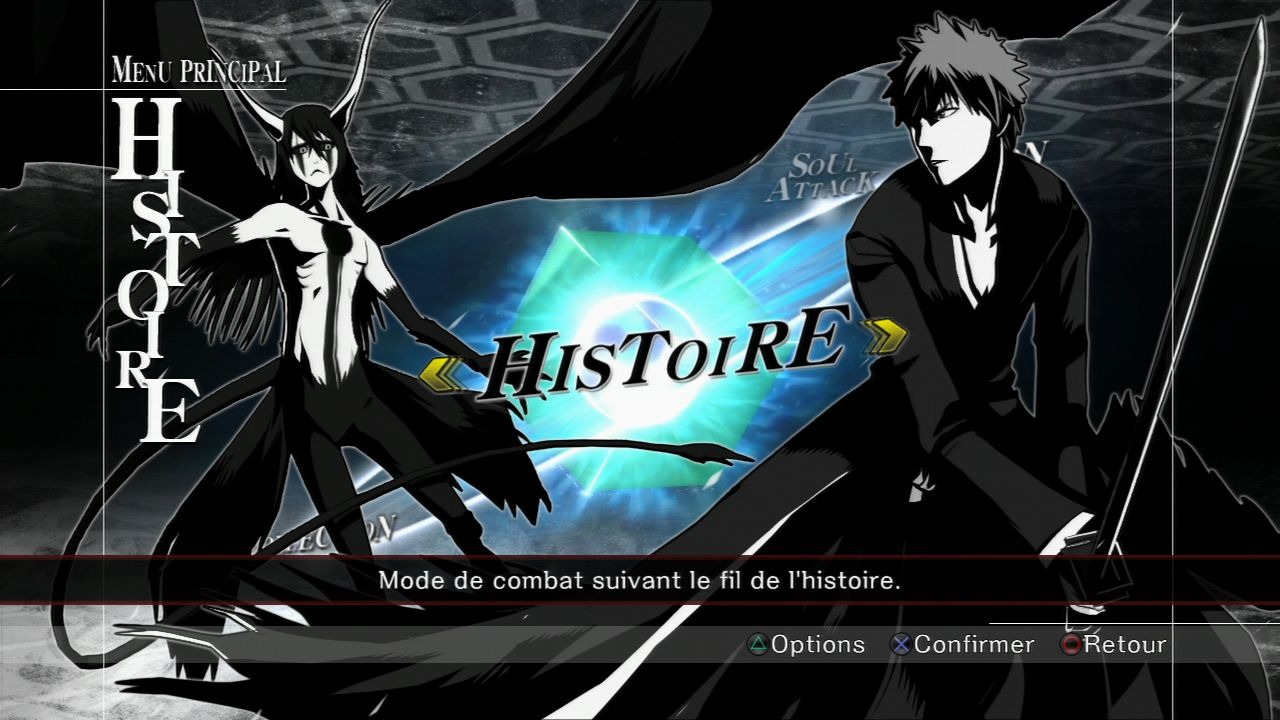Click Options to open mode settings
Image resolution: width=1280 pixels, height=720 pixels.
point(815,645)
